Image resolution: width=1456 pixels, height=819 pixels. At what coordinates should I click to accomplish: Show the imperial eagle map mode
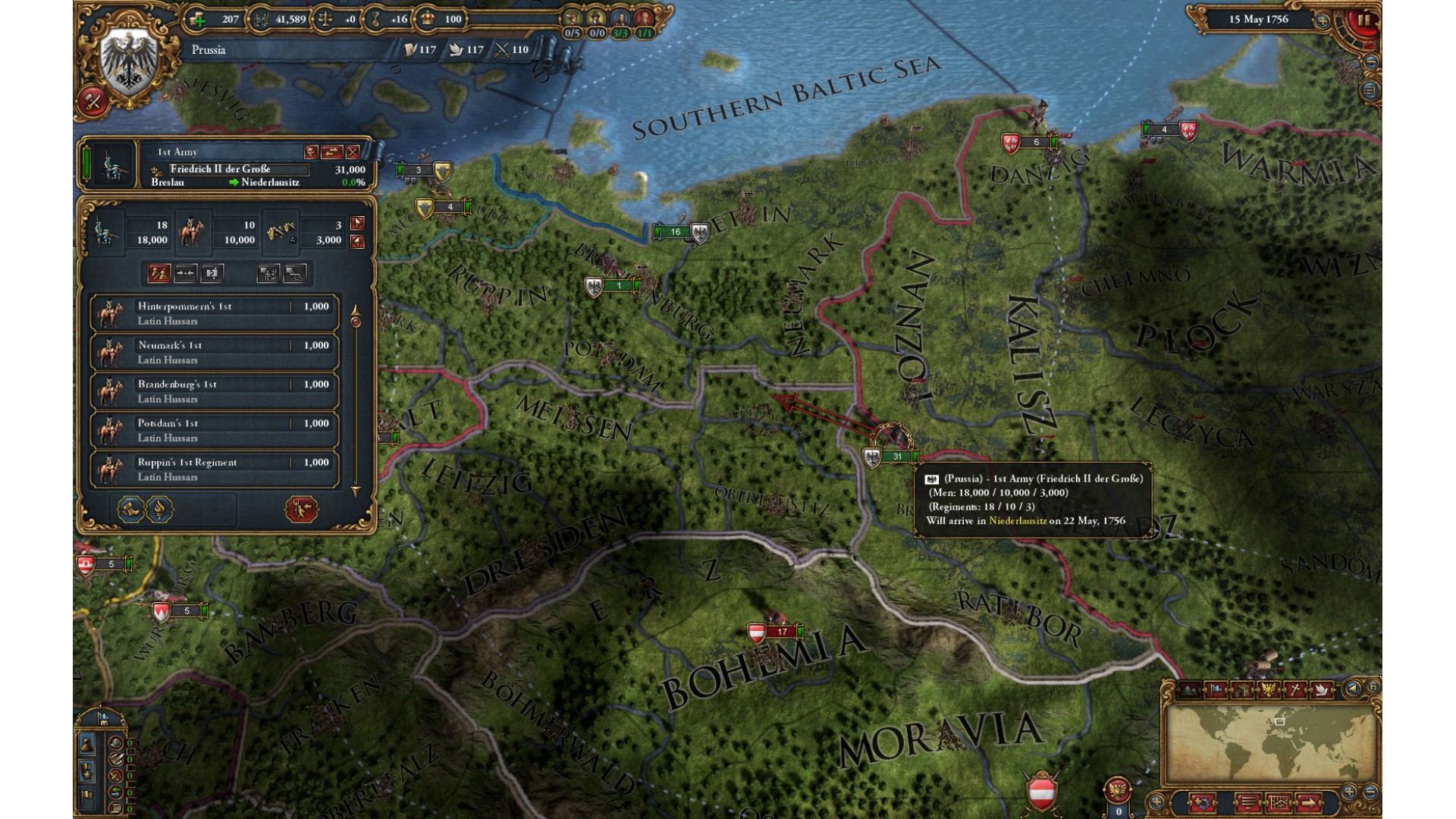click(x=1269, y=689)
